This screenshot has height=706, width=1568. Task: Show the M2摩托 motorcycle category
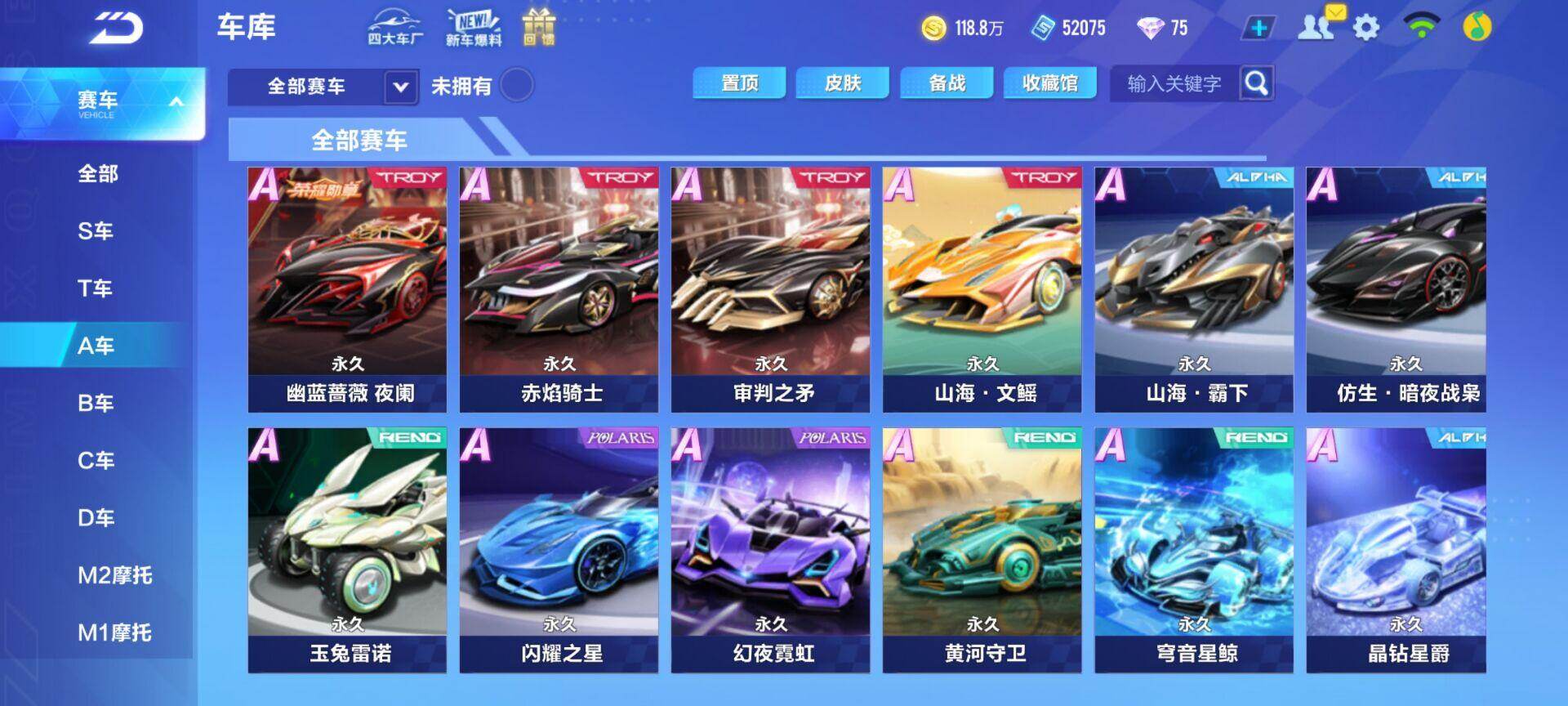point(114,575)
